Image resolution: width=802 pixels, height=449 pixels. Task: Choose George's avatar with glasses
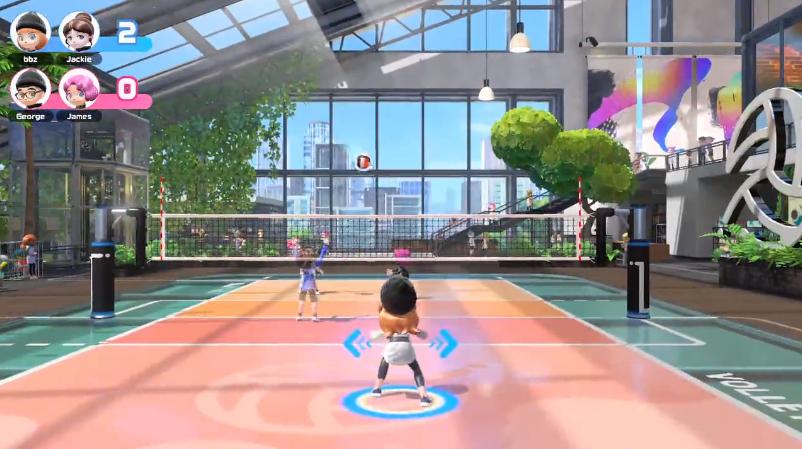(x=30, y=88)
